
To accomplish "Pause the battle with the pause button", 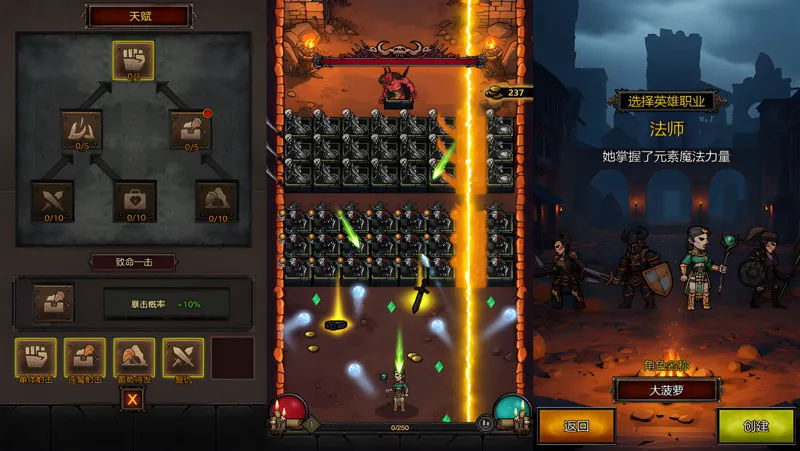I will 487,423.
